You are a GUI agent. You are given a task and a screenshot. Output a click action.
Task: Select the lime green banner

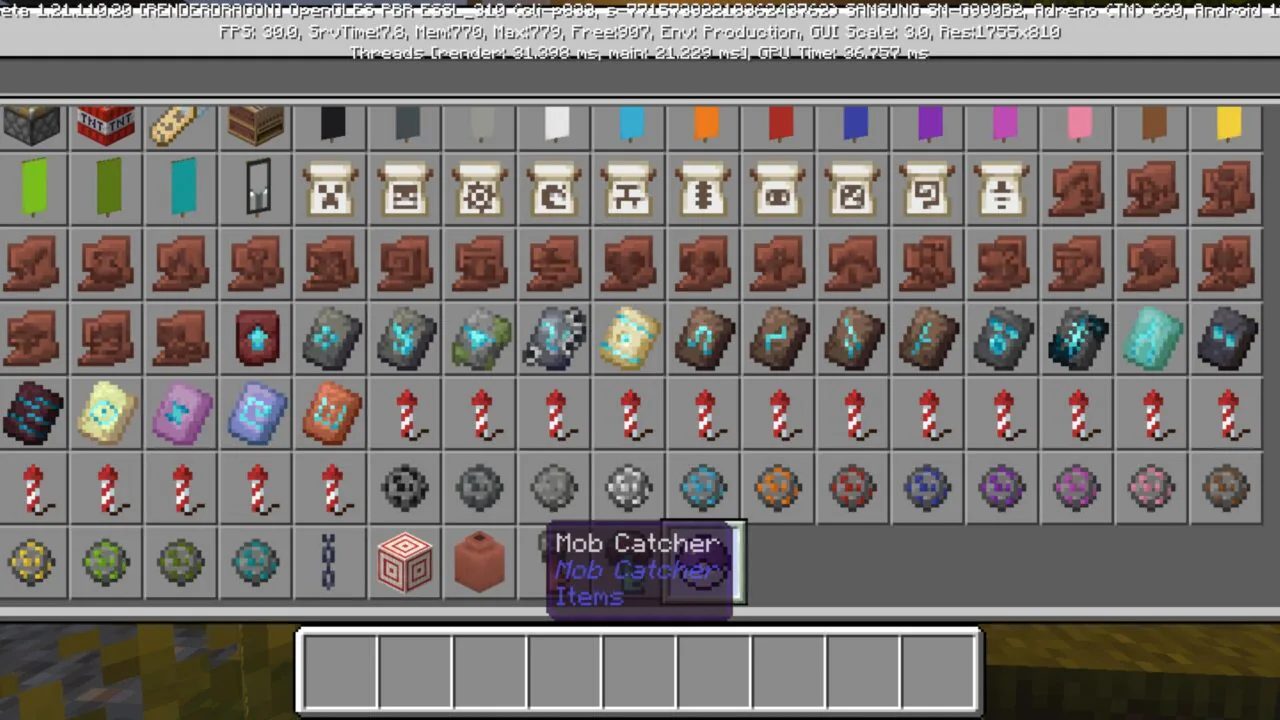[x=33, y=190]
